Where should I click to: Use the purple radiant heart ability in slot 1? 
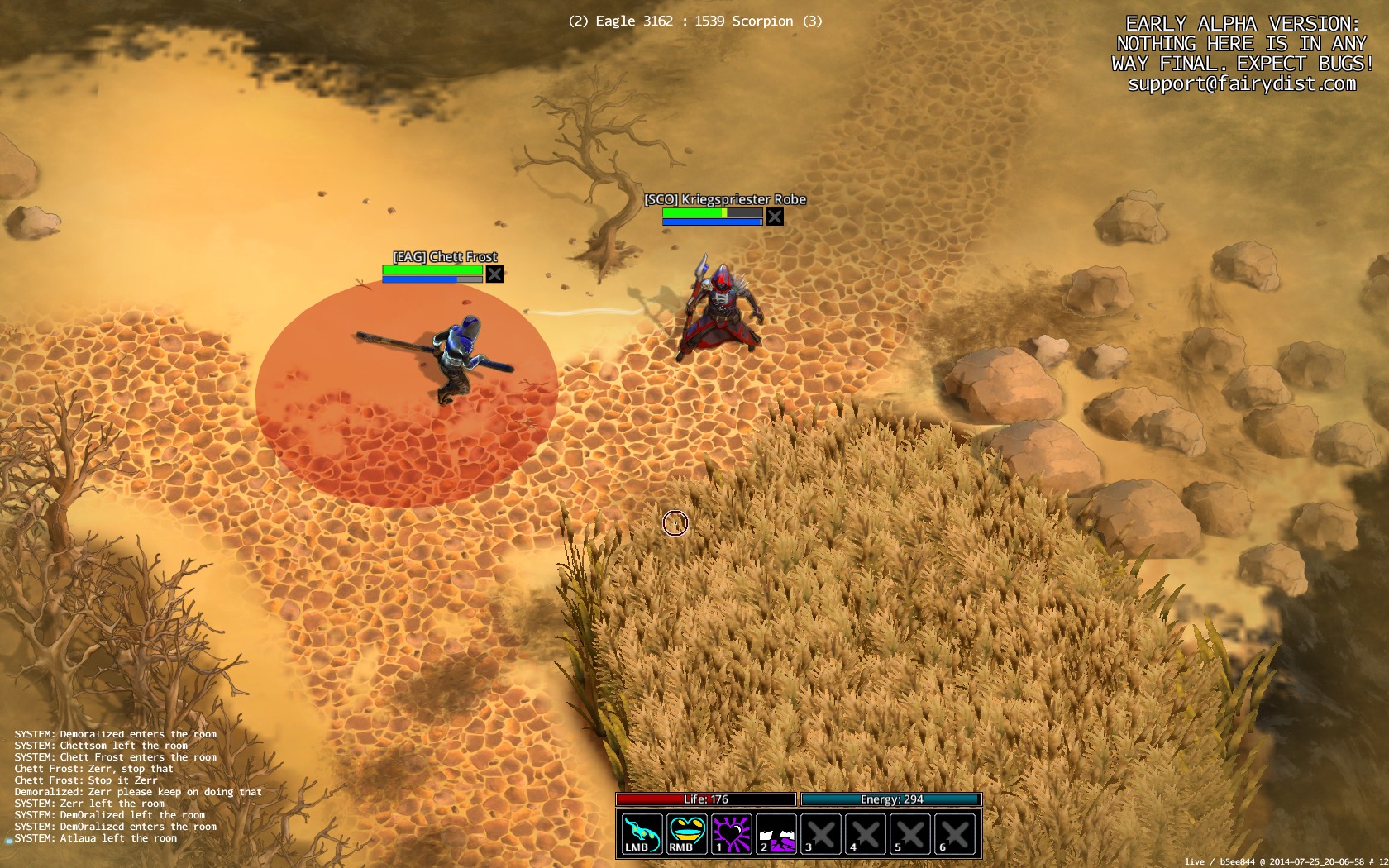(x=732, y=833)
